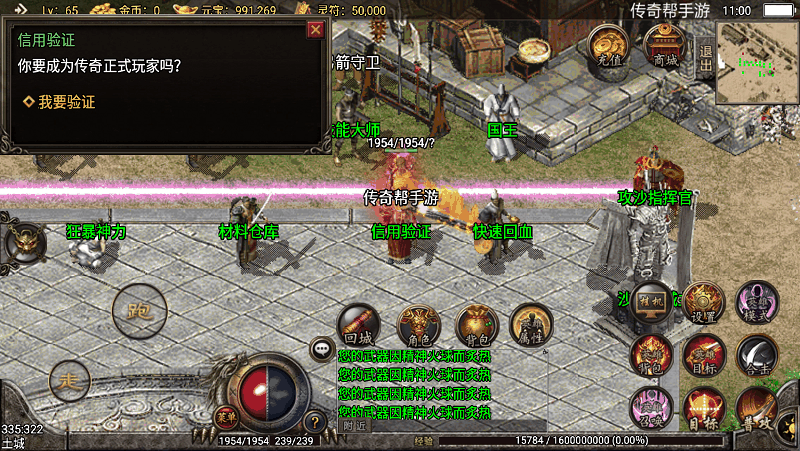The height and width of the screenshot is (451, 800).
Task: Show the 英雄属性 hero attributes
Action: (x=532, y=325)
